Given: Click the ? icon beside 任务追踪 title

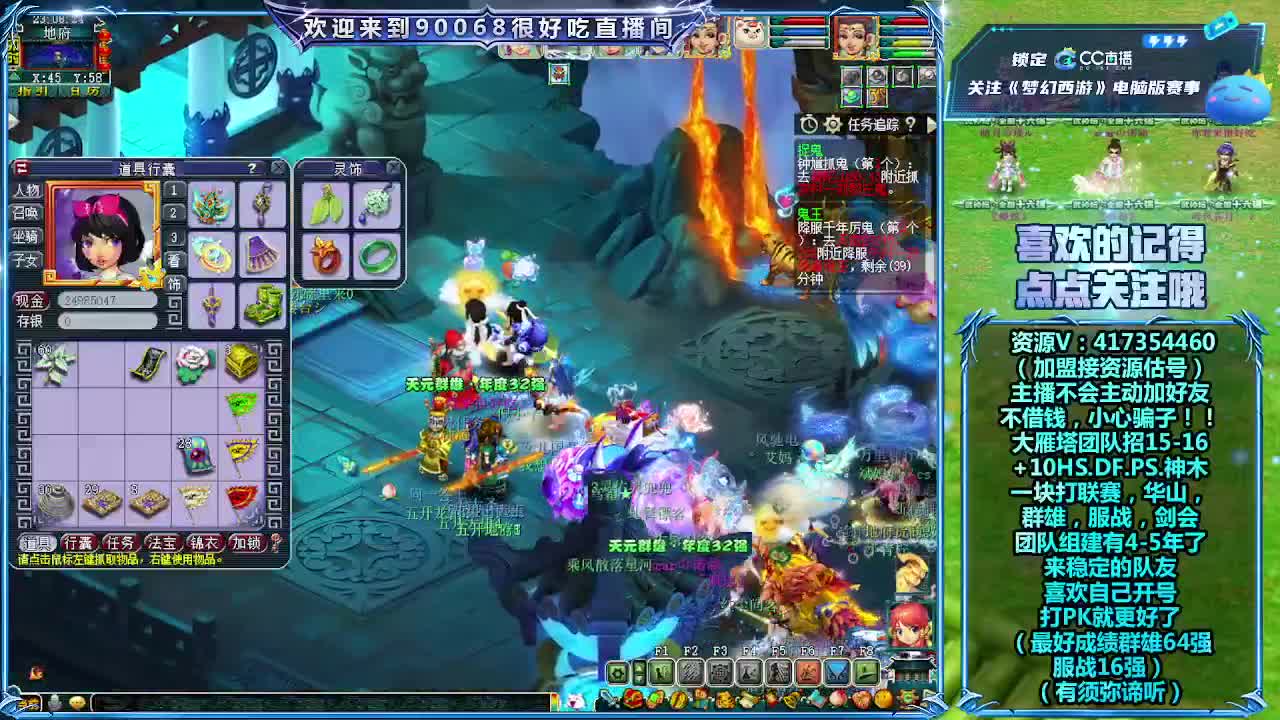Looking at the screenshot, I should pos(911,124).
